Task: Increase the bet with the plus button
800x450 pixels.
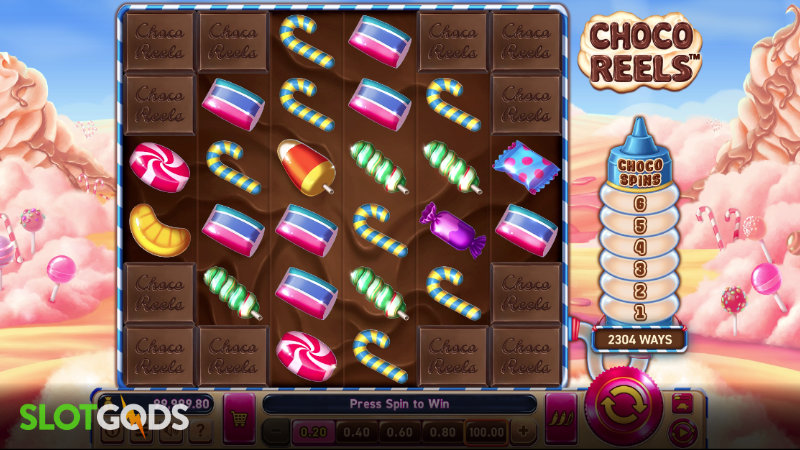Action: pos(522,432)
